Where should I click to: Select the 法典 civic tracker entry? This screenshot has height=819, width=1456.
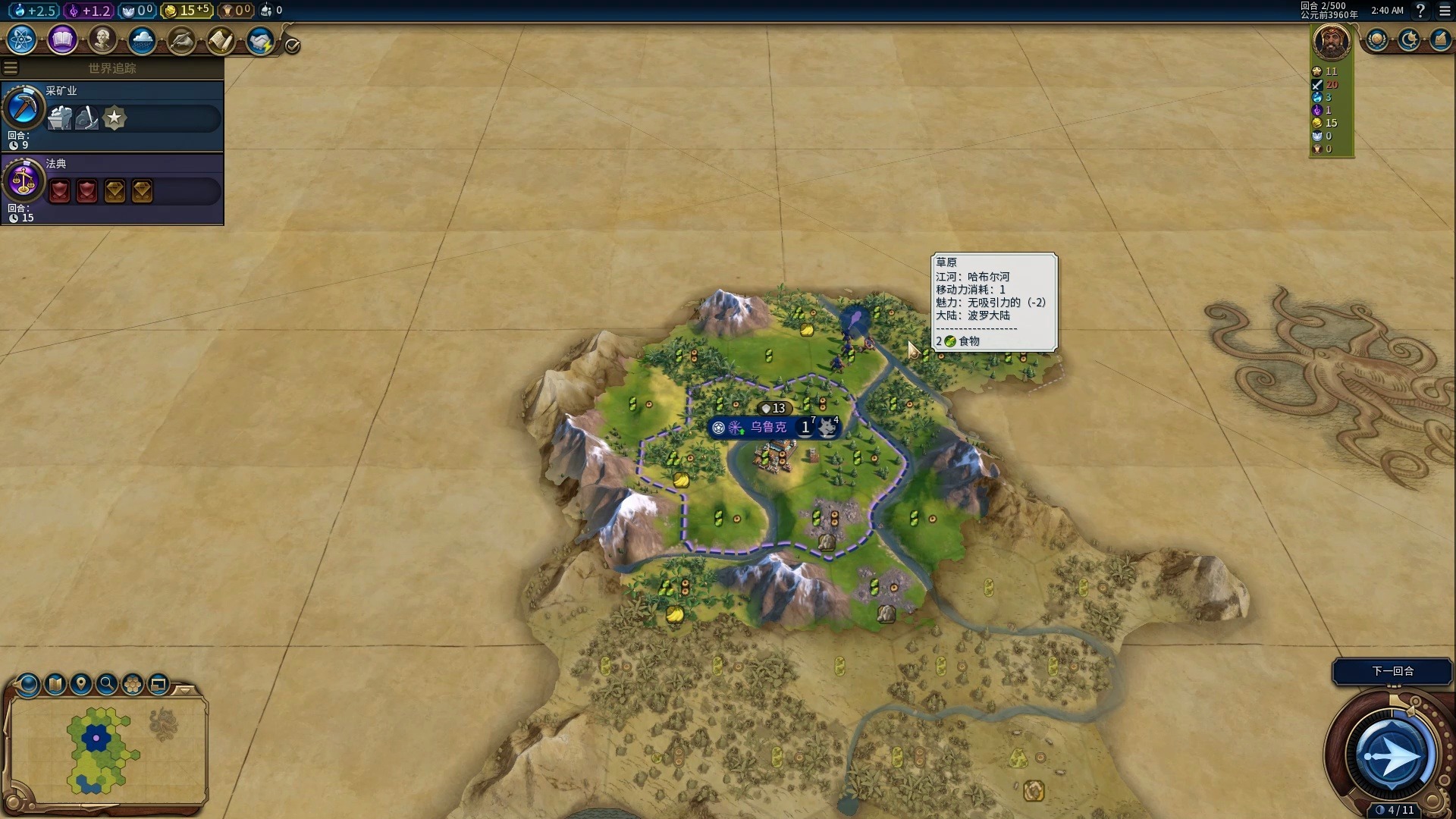(112, 188)
